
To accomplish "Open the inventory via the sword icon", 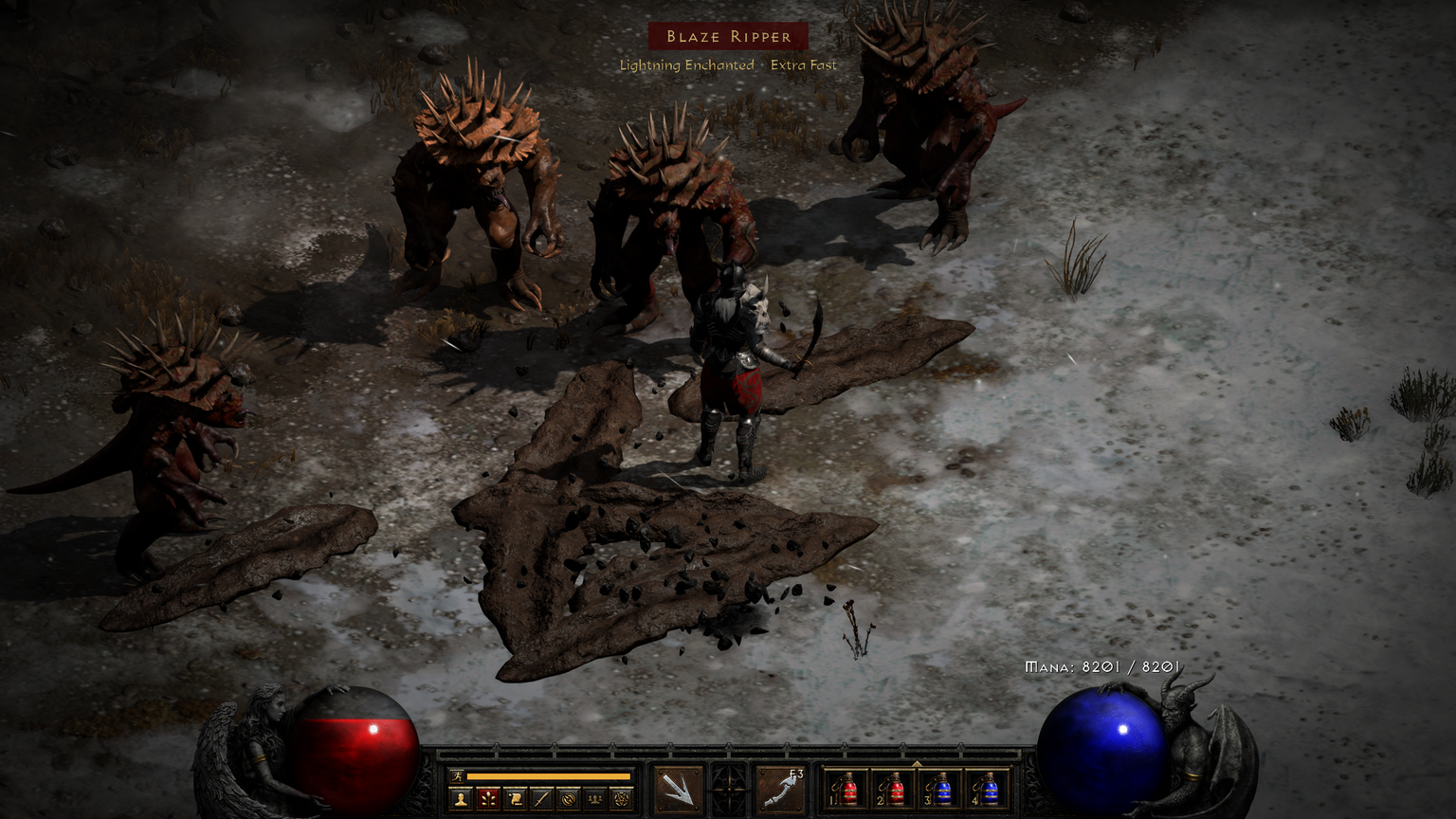I will 541,799.
